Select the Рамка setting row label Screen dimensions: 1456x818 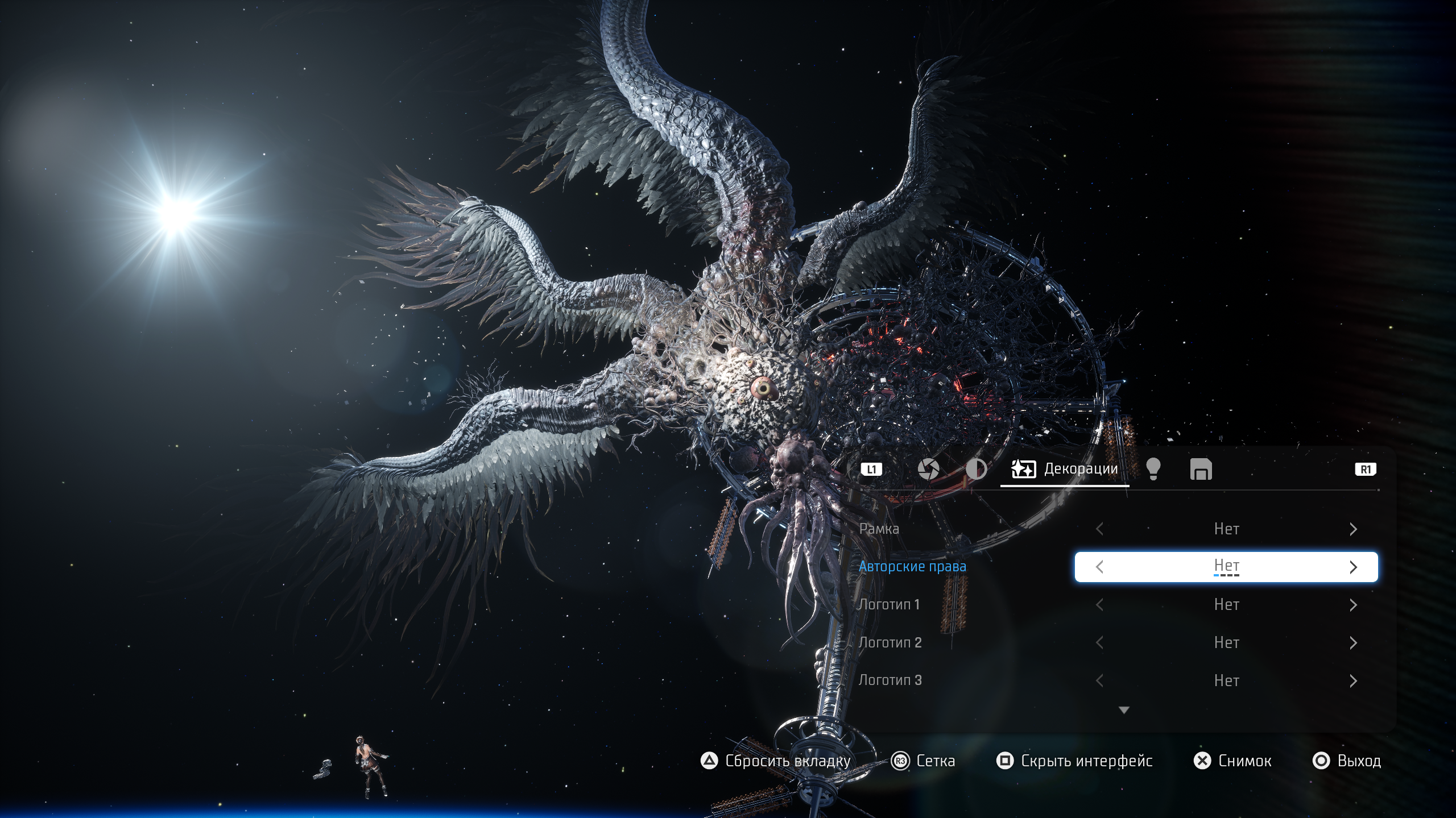pyautogui.click(x=879, y=529)
